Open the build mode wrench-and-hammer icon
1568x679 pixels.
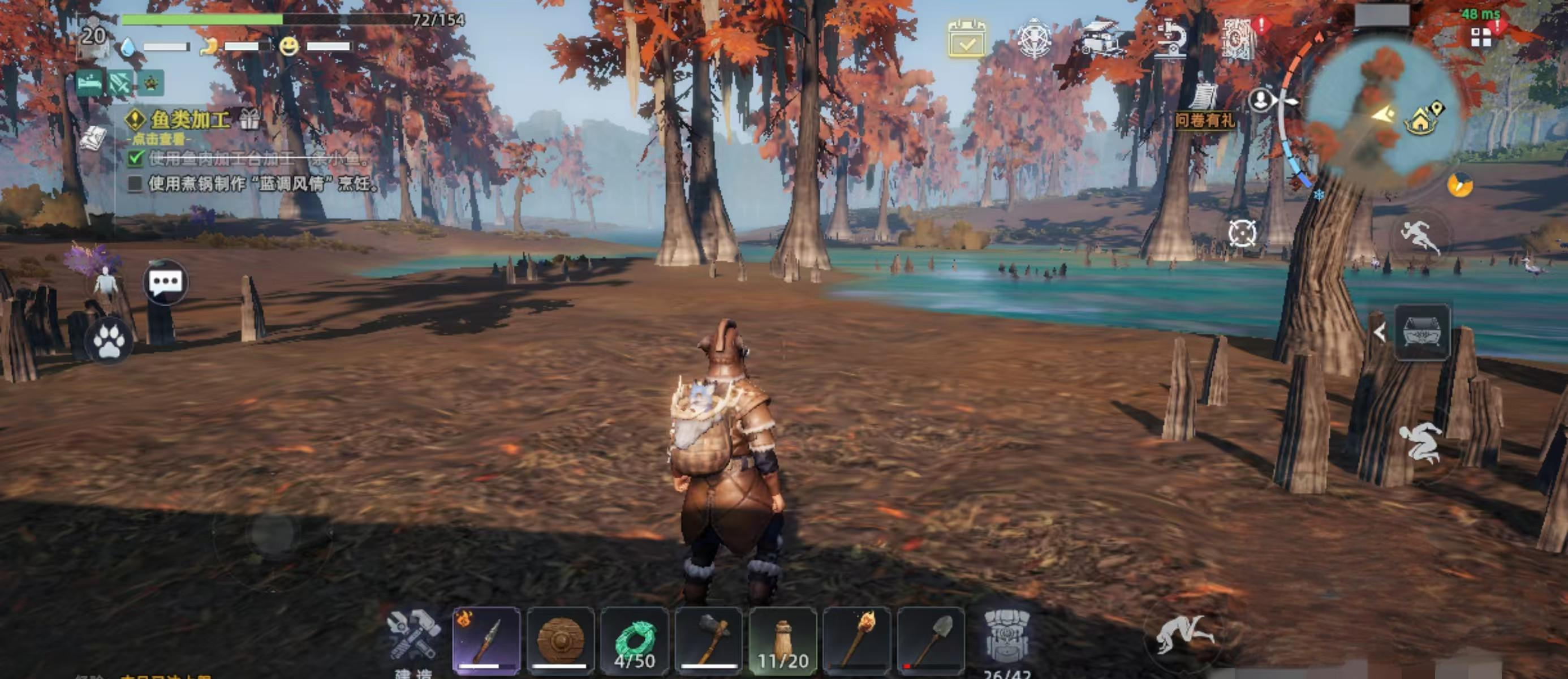[415, 636]
